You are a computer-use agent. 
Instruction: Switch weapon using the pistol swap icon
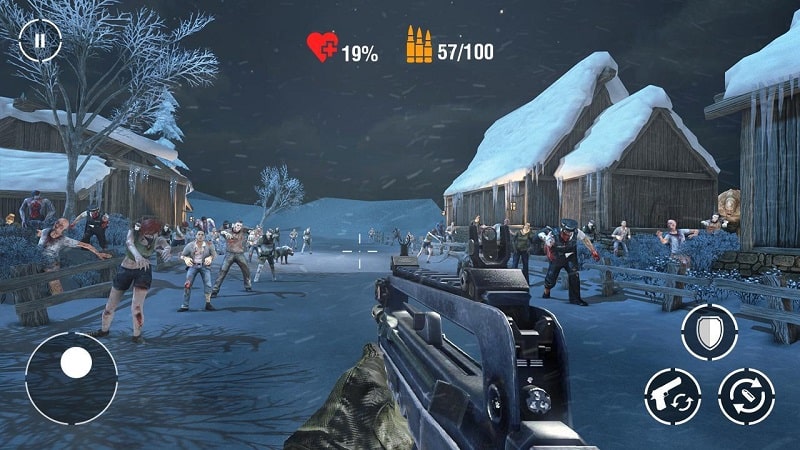[672, 396]
